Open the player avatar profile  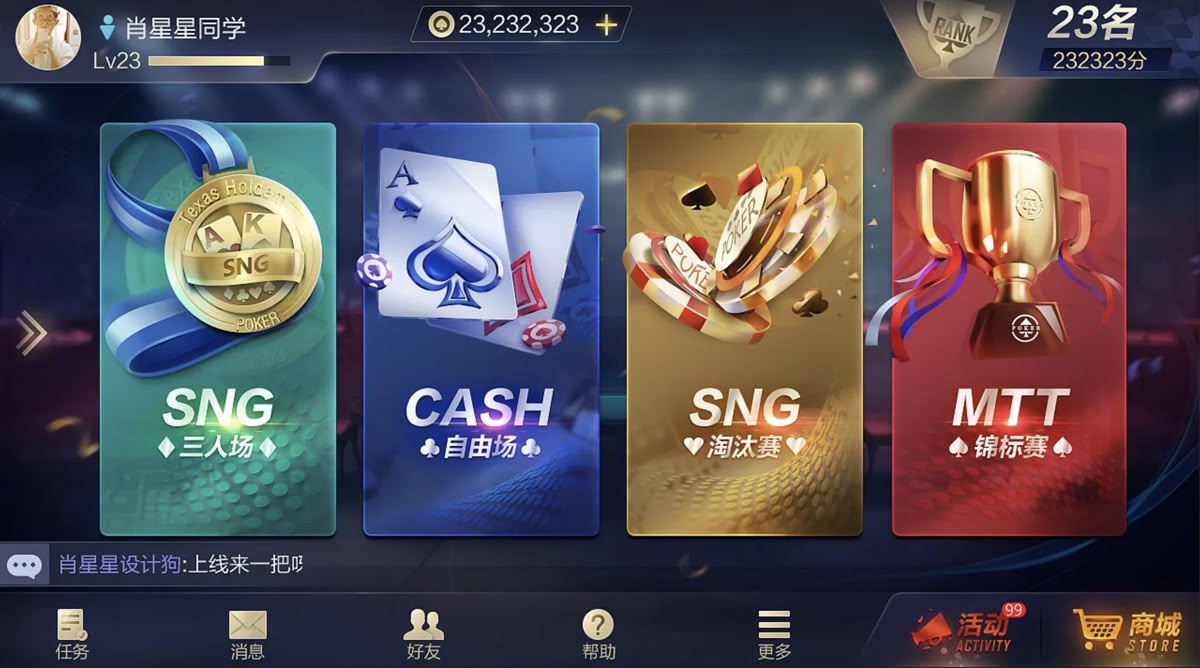(47, 37)
